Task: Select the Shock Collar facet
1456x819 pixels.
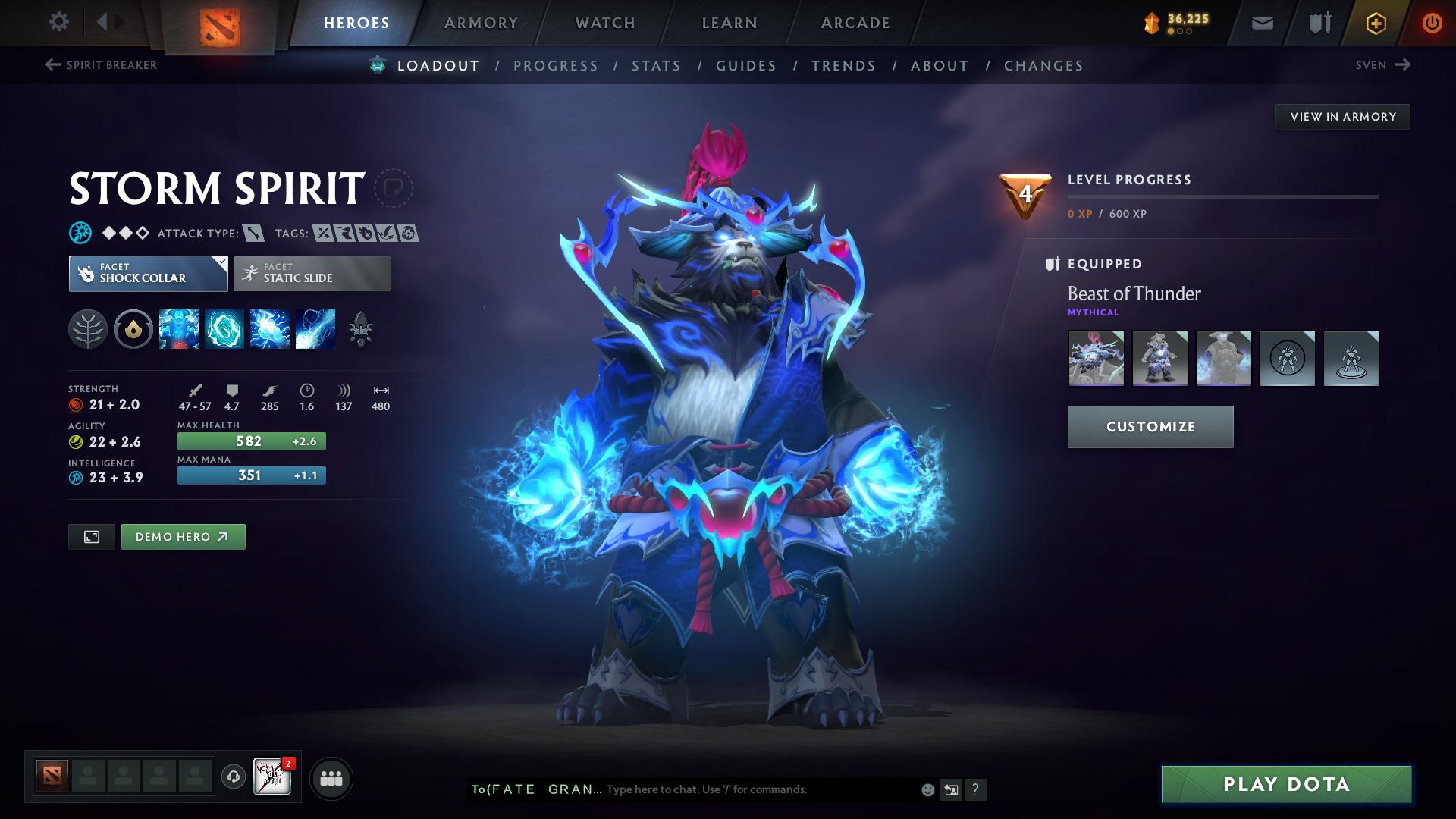Action: [x=148, y=274]
